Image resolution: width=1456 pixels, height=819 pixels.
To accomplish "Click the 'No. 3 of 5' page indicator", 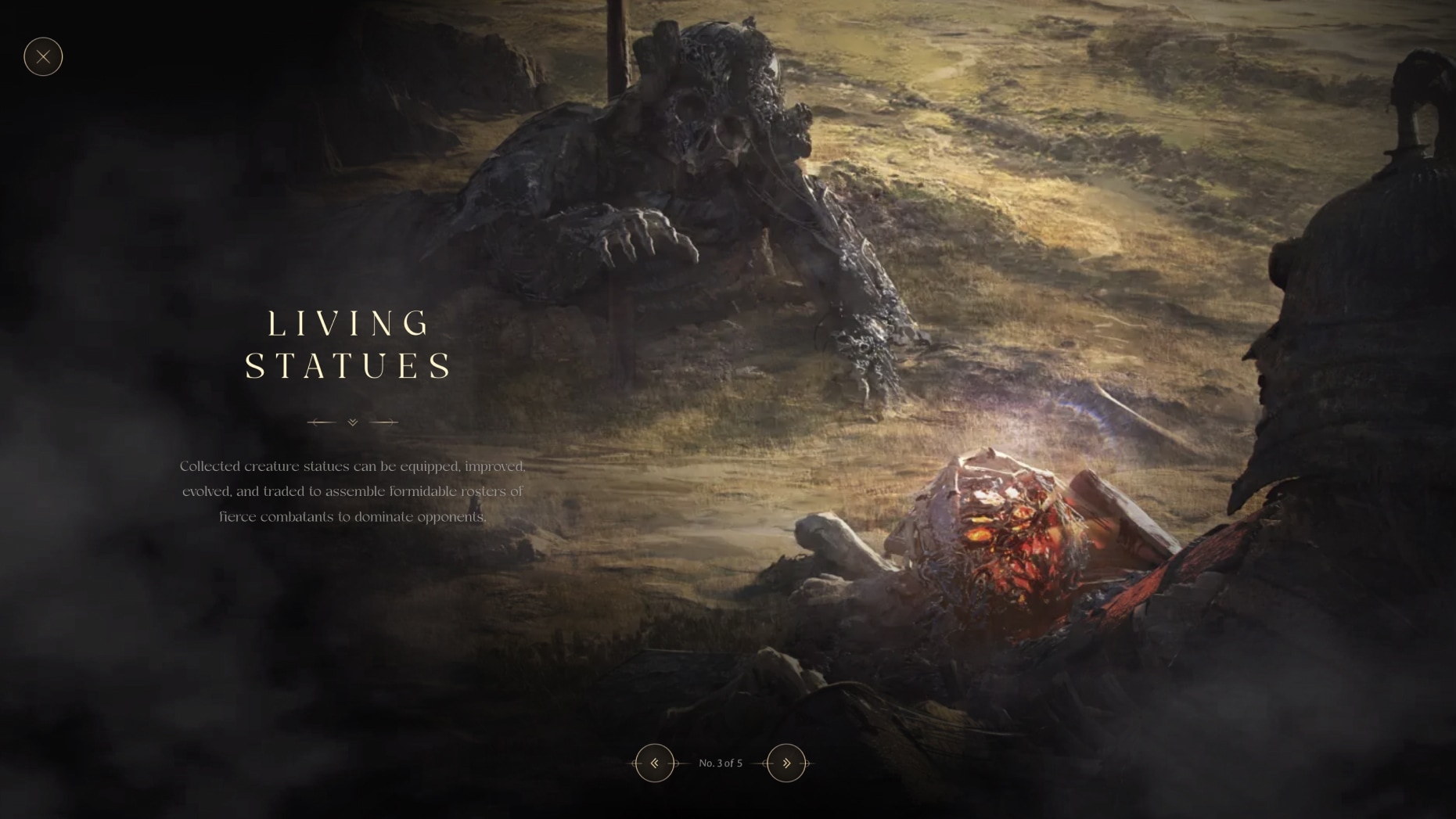I will pos(720,763).
